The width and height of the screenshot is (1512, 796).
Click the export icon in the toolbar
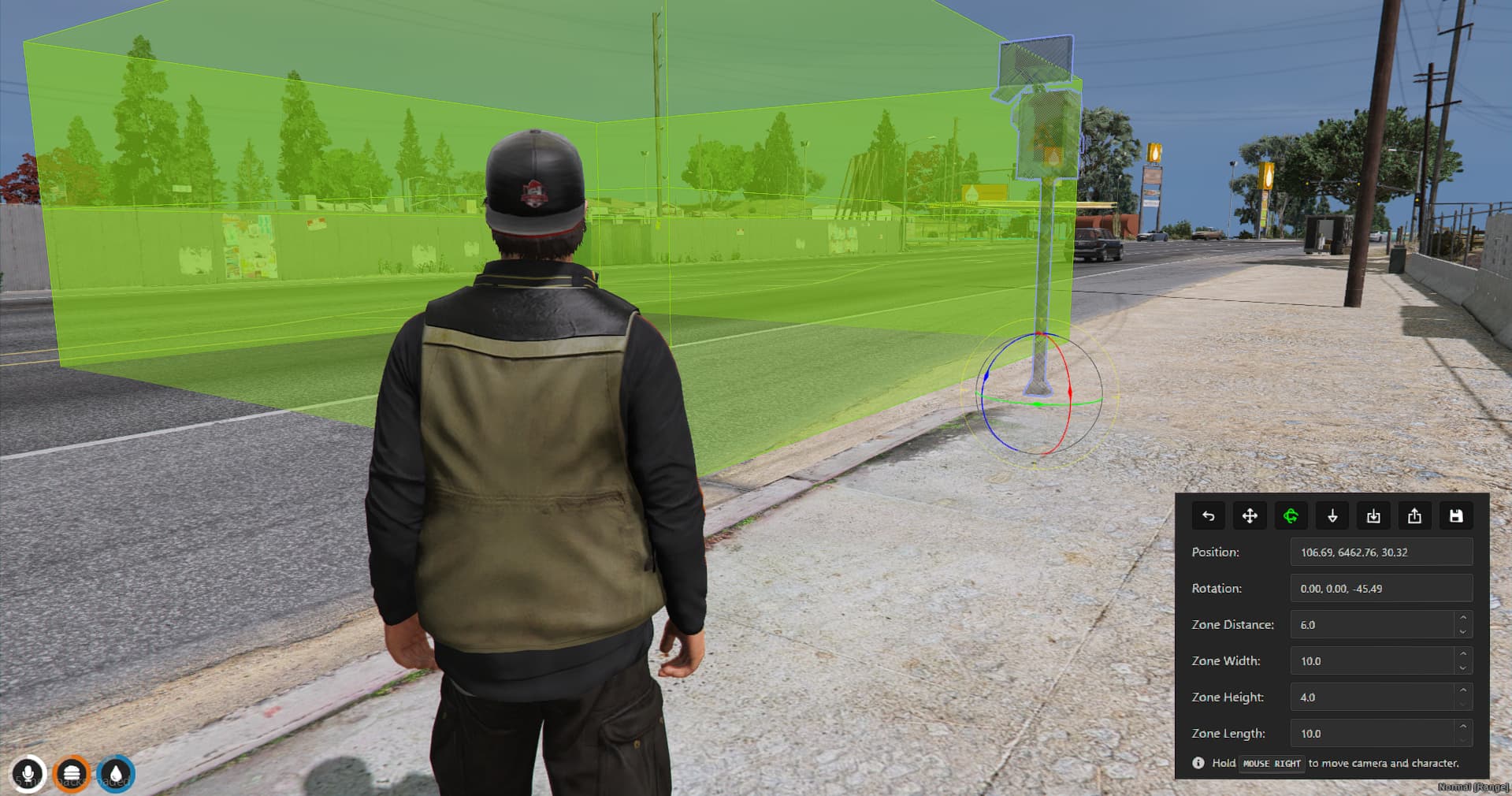pyautogui.click(x=1415, y=515)
